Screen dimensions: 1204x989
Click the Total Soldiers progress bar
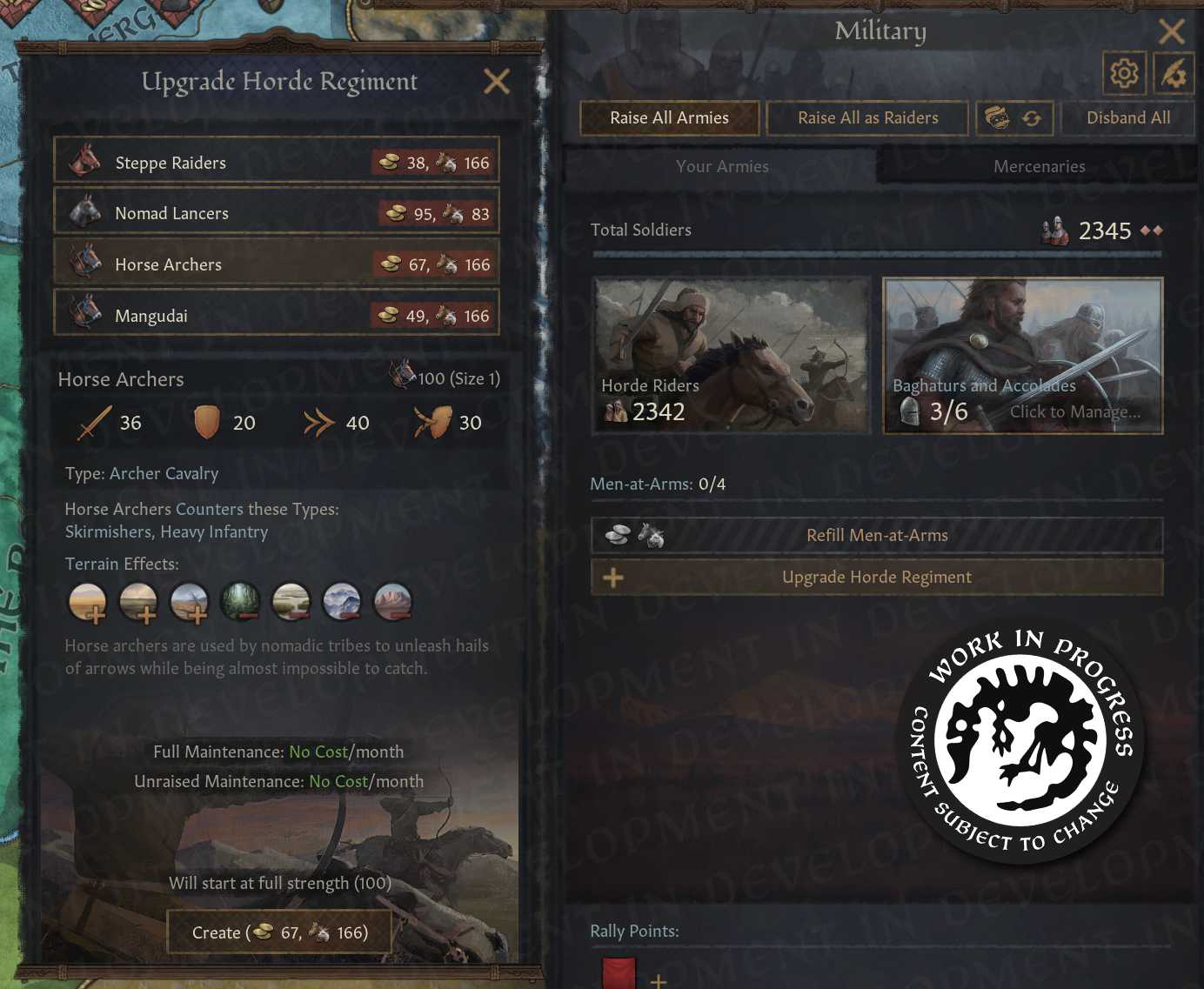[877, 254]
